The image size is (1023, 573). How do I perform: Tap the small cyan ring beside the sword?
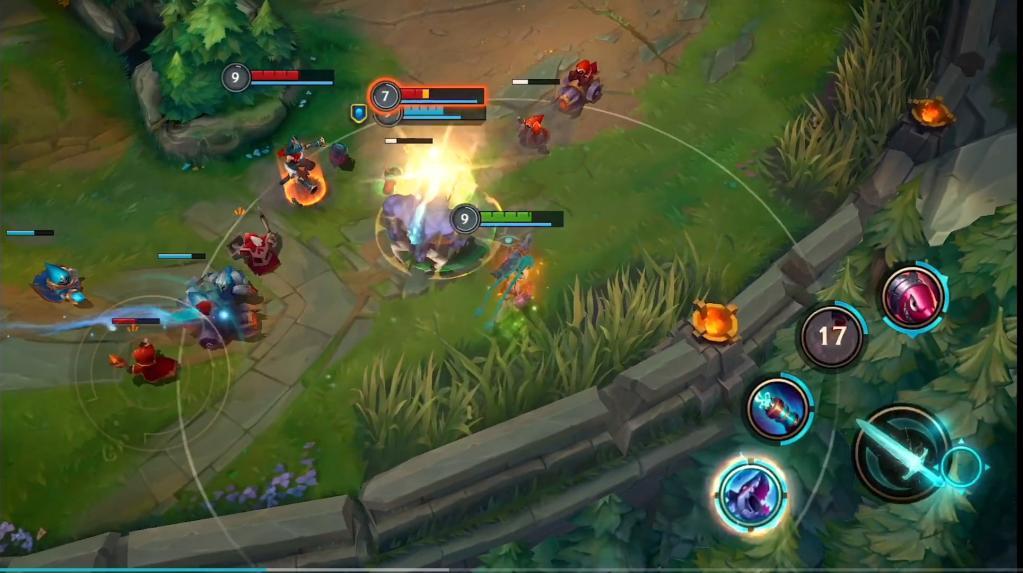point(962,467)
